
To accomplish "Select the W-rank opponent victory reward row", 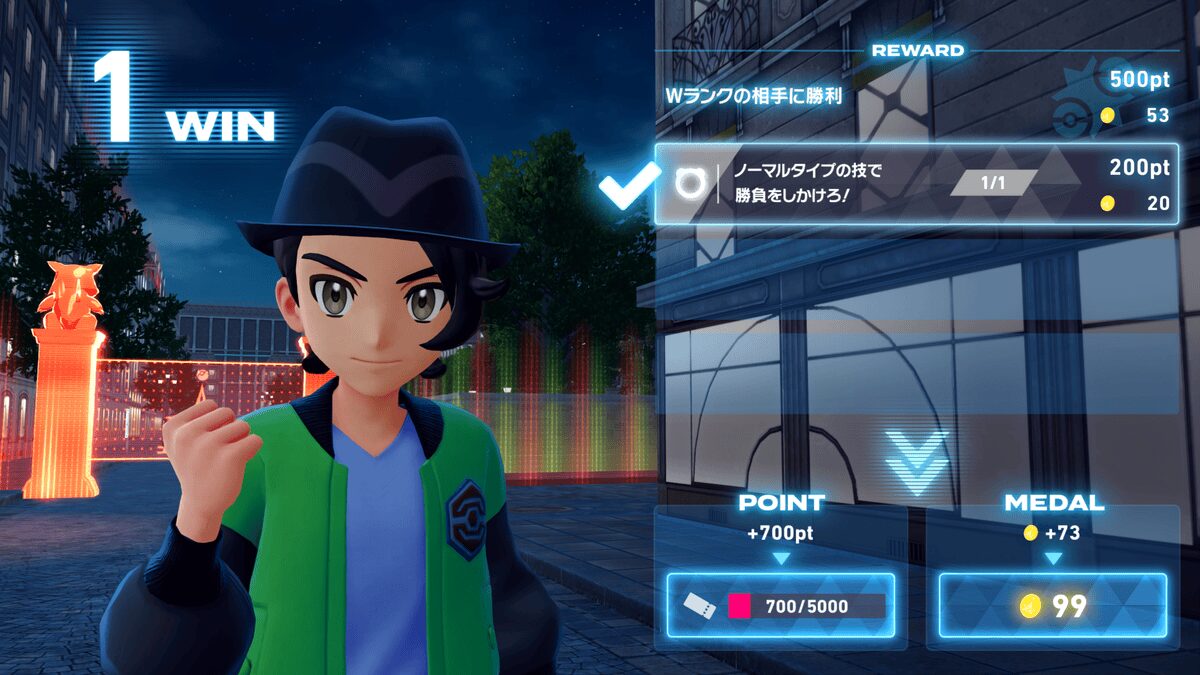I will (x=916, y=97).
